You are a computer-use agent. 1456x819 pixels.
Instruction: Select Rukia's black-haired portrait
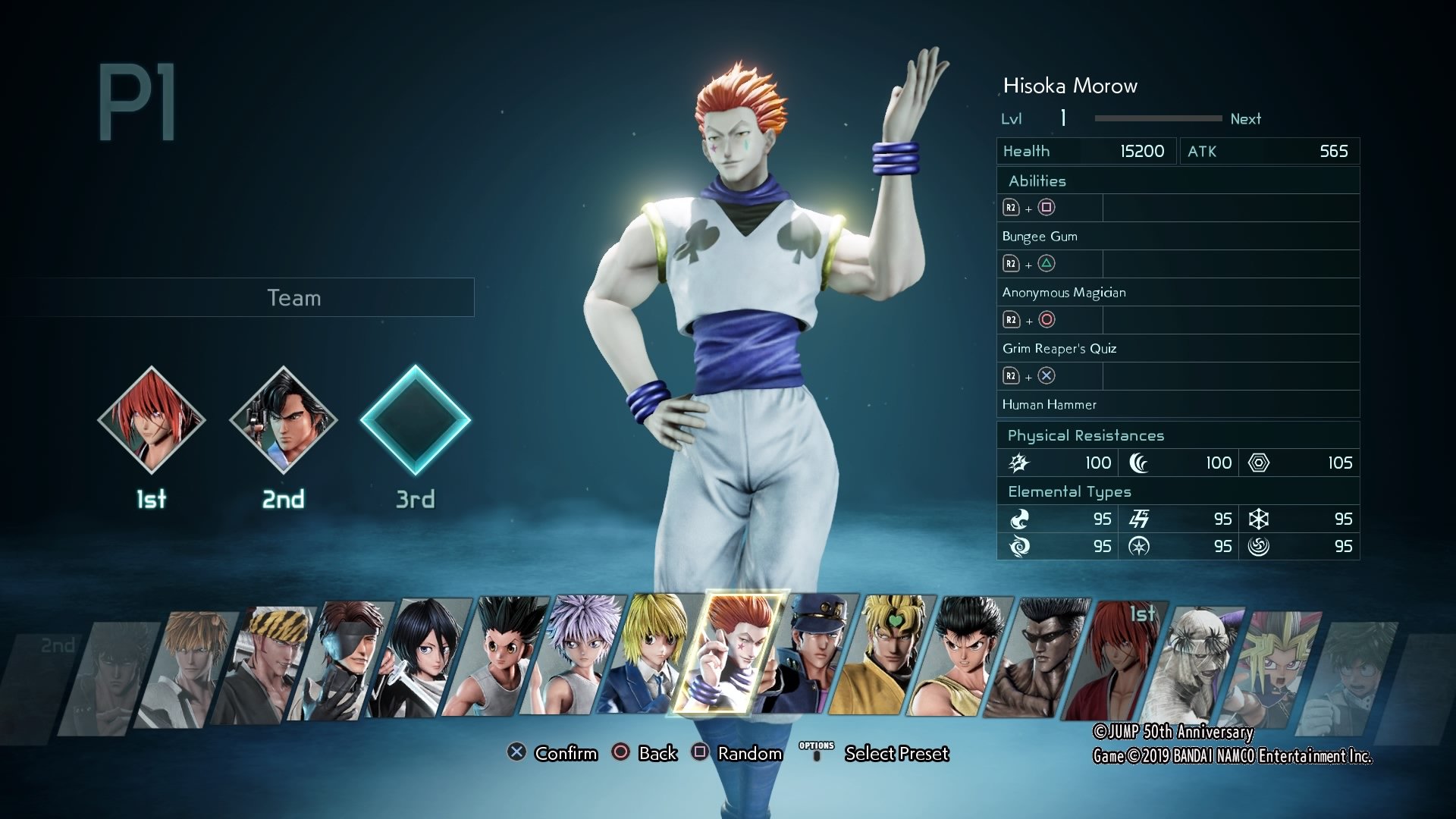[x=422, y=658]
